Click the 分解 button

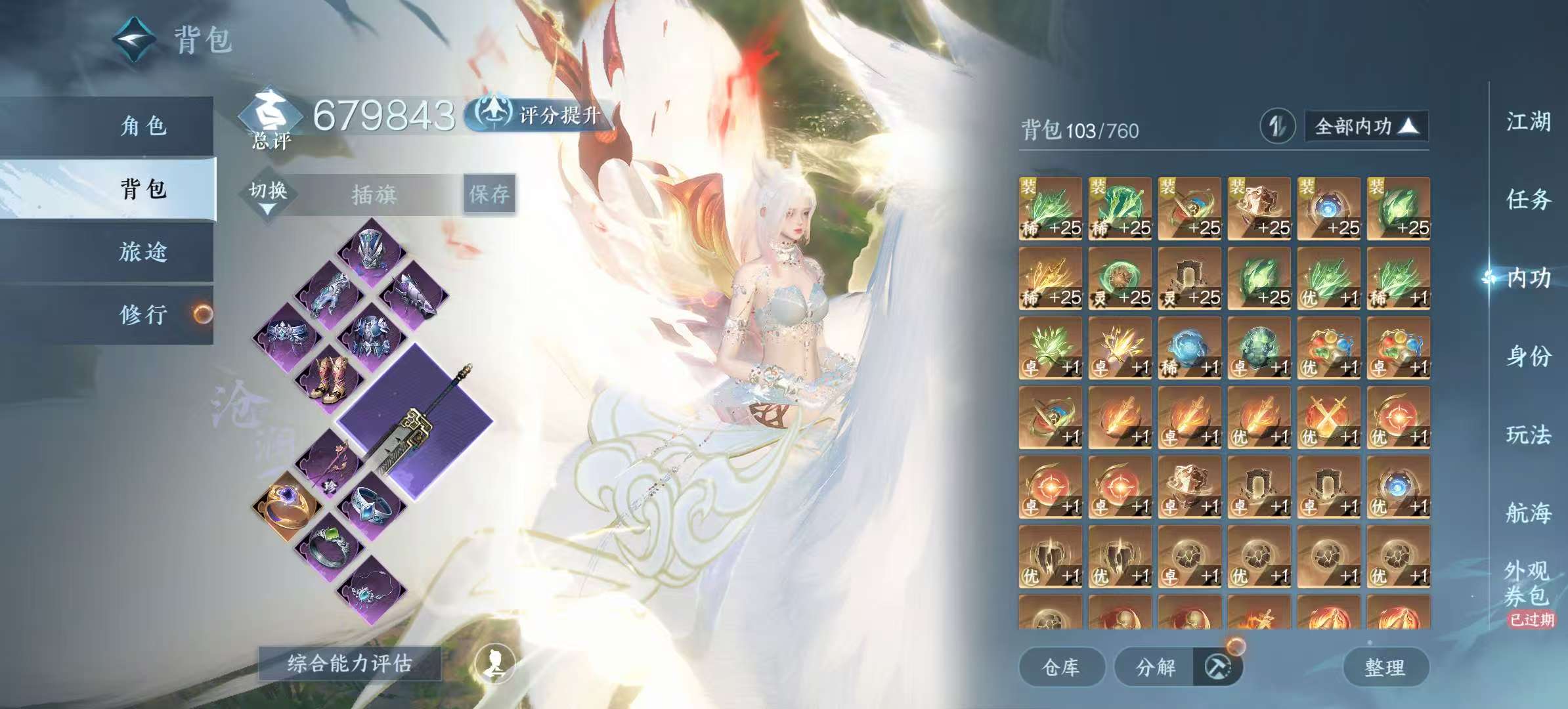point(1156,668)
